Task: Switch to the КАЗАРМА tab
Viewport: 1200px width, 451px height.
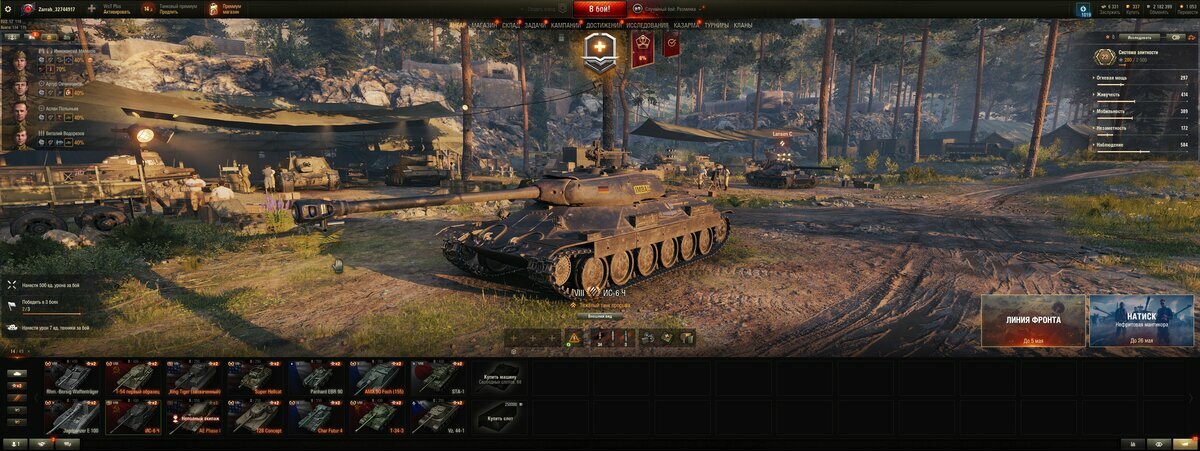Action: pos(687,25)
